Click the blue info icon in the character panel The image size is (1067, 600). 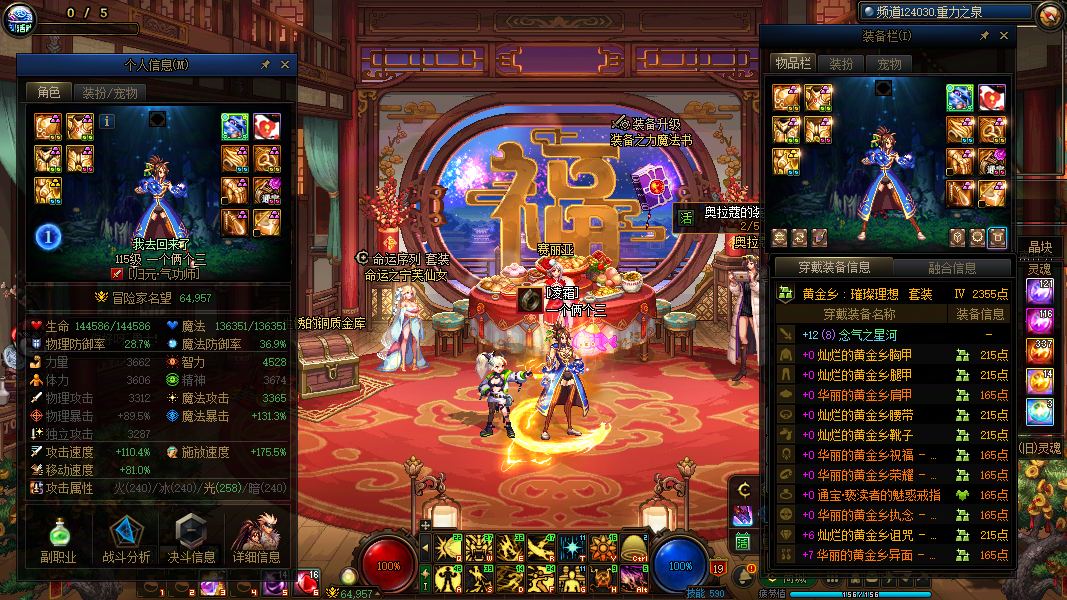[x=107, y=121]
